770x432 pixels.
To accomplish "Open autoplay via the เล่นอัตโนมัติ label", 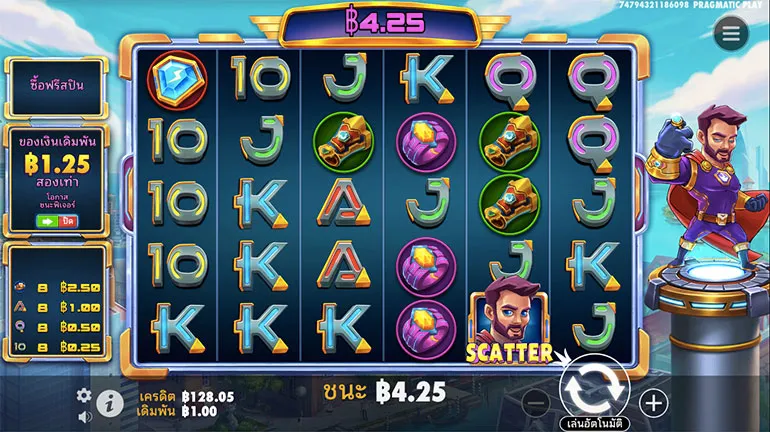I will pyautogui.click(x=594, y=422).
